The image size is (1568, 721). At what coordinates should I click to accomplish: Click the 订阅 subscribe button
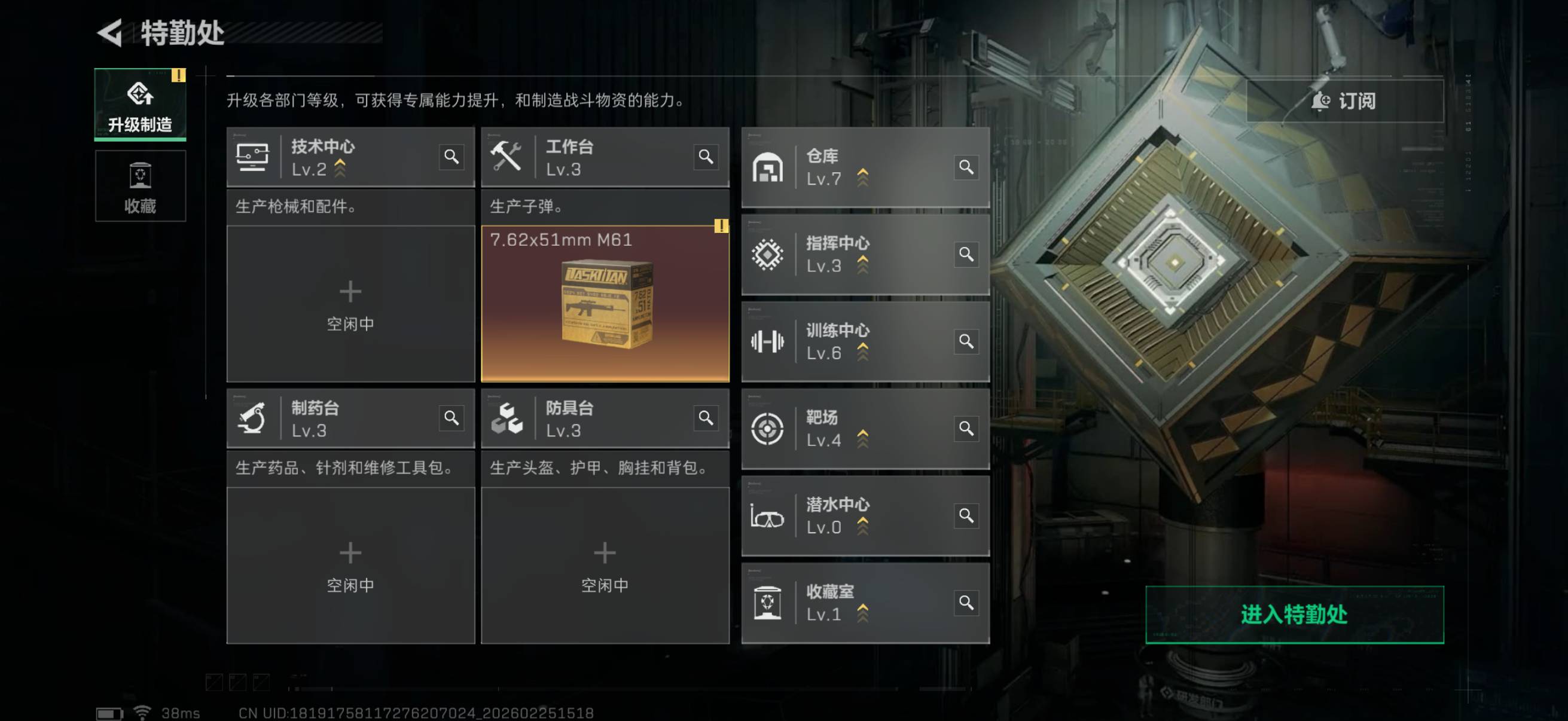pos(1344,101)
